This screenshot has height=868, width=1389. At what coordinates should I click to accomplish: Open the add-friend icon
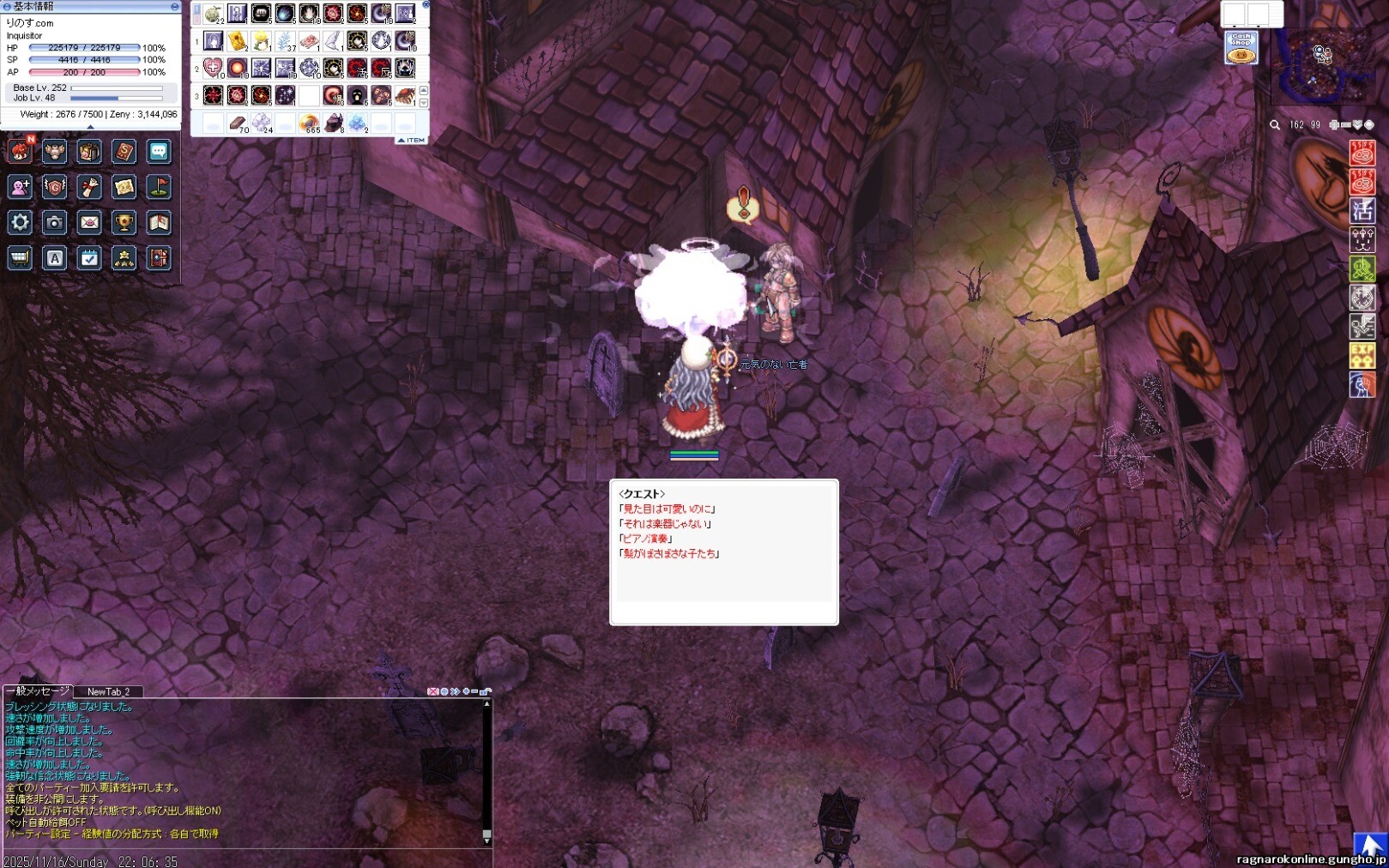pyautogui.click(x=20, y=187)
